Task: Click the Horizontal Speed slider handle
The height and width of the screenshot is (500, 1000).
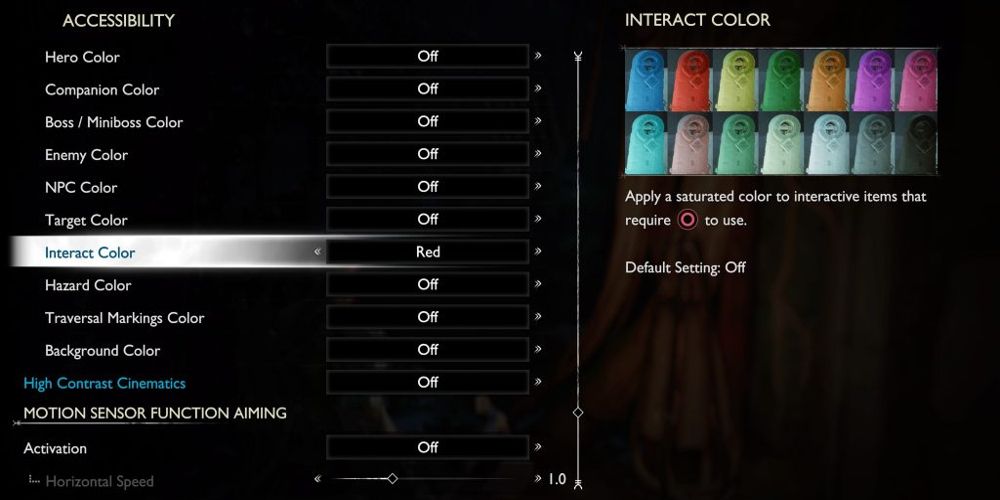Action: 392,479
